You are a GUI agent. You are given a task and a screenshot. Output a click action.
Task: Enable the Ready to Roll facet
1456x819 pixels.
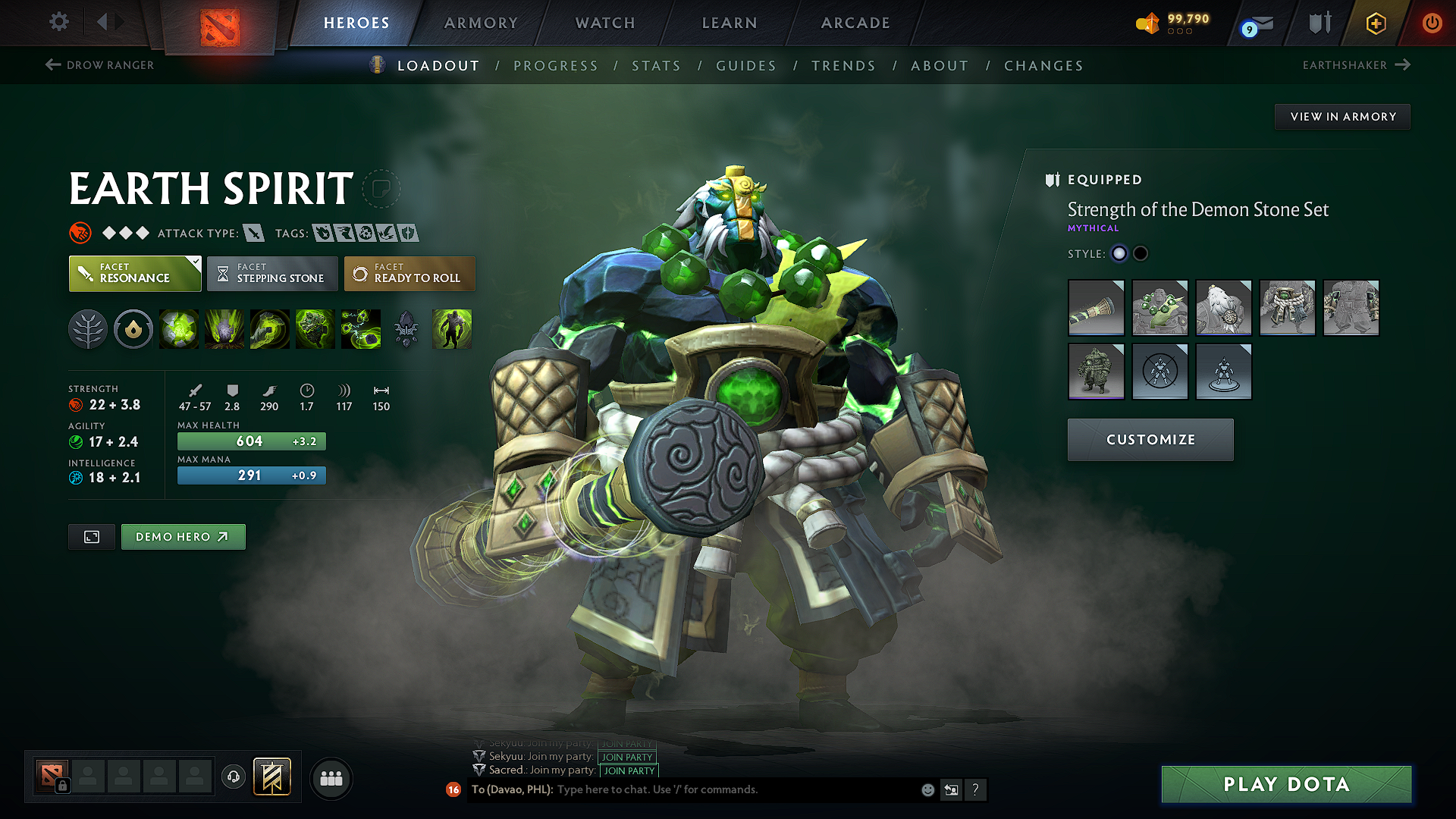(x=409, y=273)
